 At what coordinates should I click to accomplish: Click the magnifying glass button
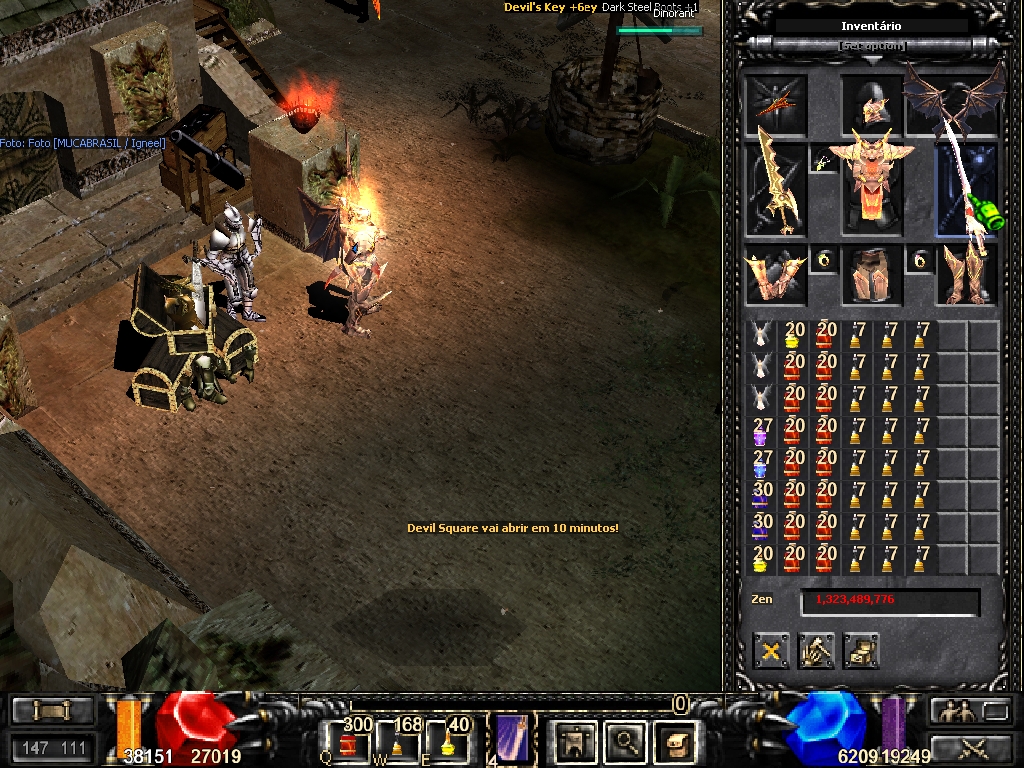[626, 741]
